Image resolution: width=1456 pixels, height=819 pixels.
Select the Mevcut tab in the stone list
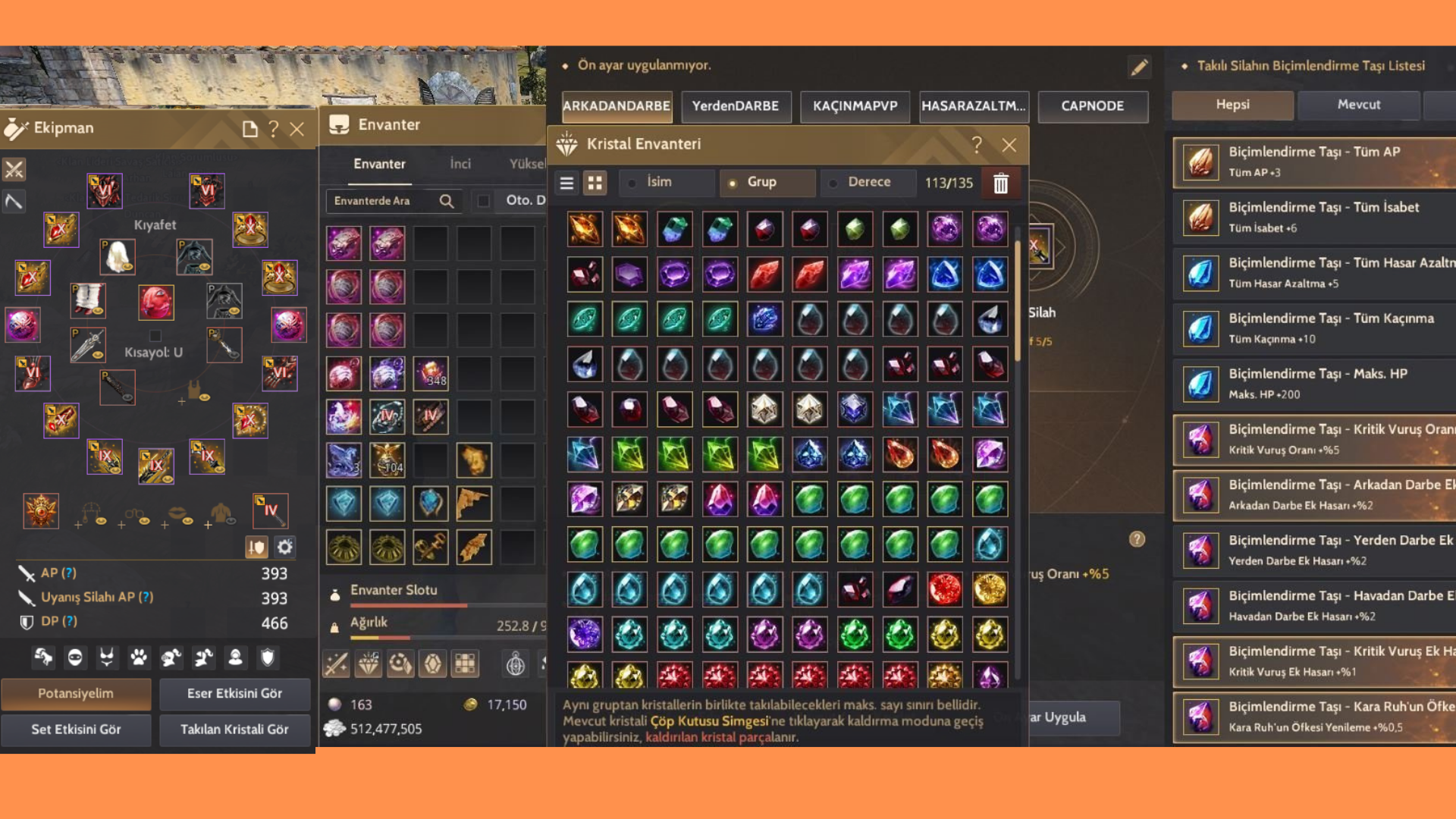1358,105
